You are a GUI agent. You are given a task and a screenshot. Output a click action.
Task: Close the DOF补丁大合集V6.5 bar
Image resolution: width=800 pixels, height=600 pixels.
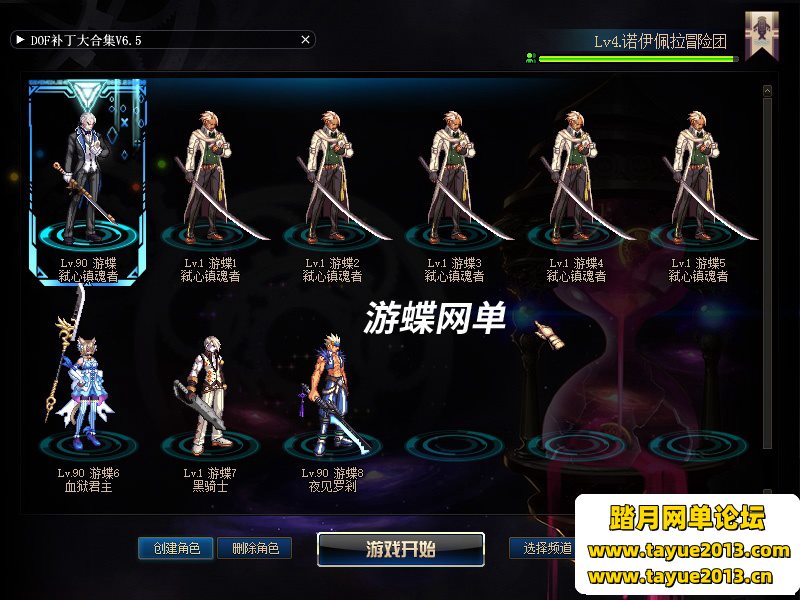click(x=306, y=40)
